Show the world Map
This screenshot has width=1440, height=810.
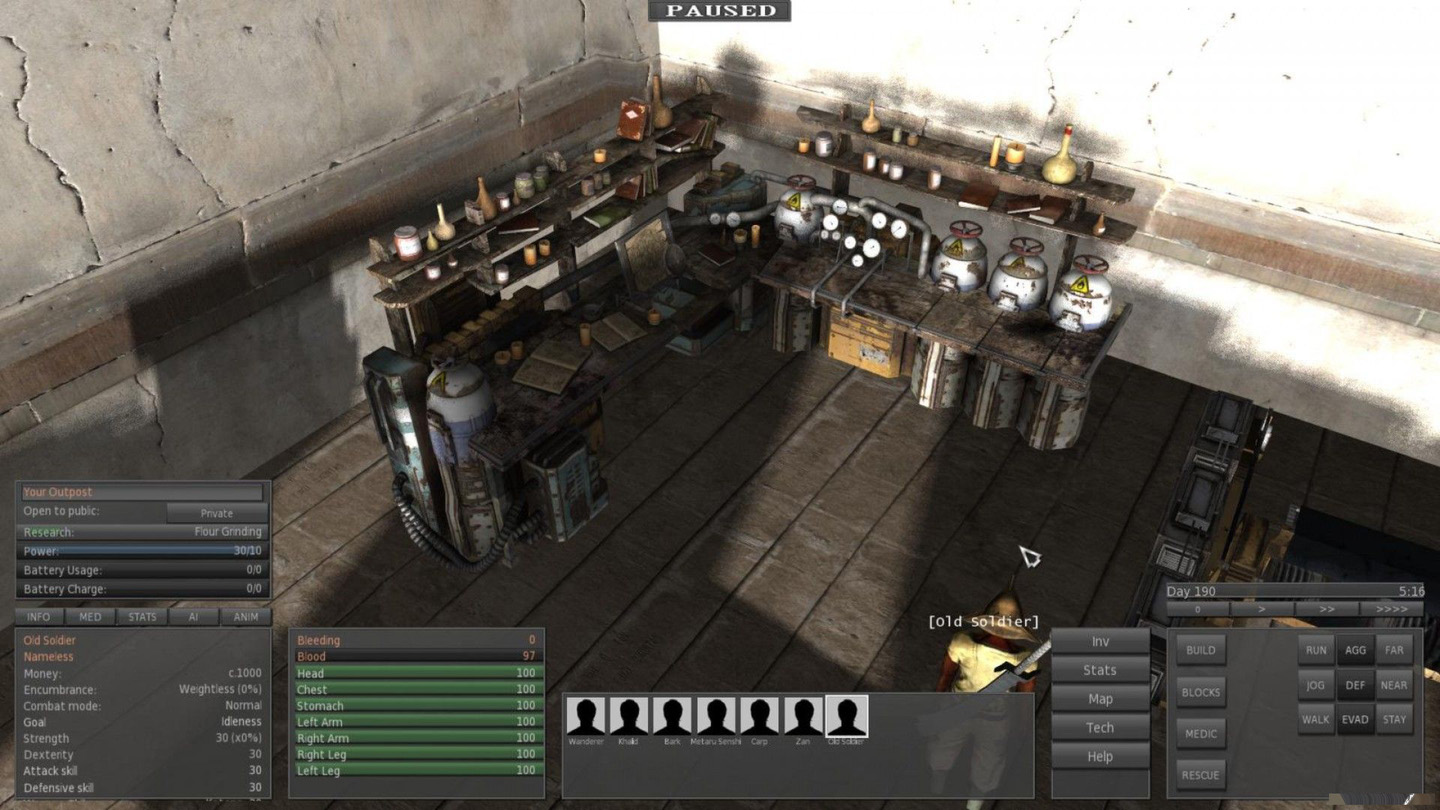pos(1100,699)
